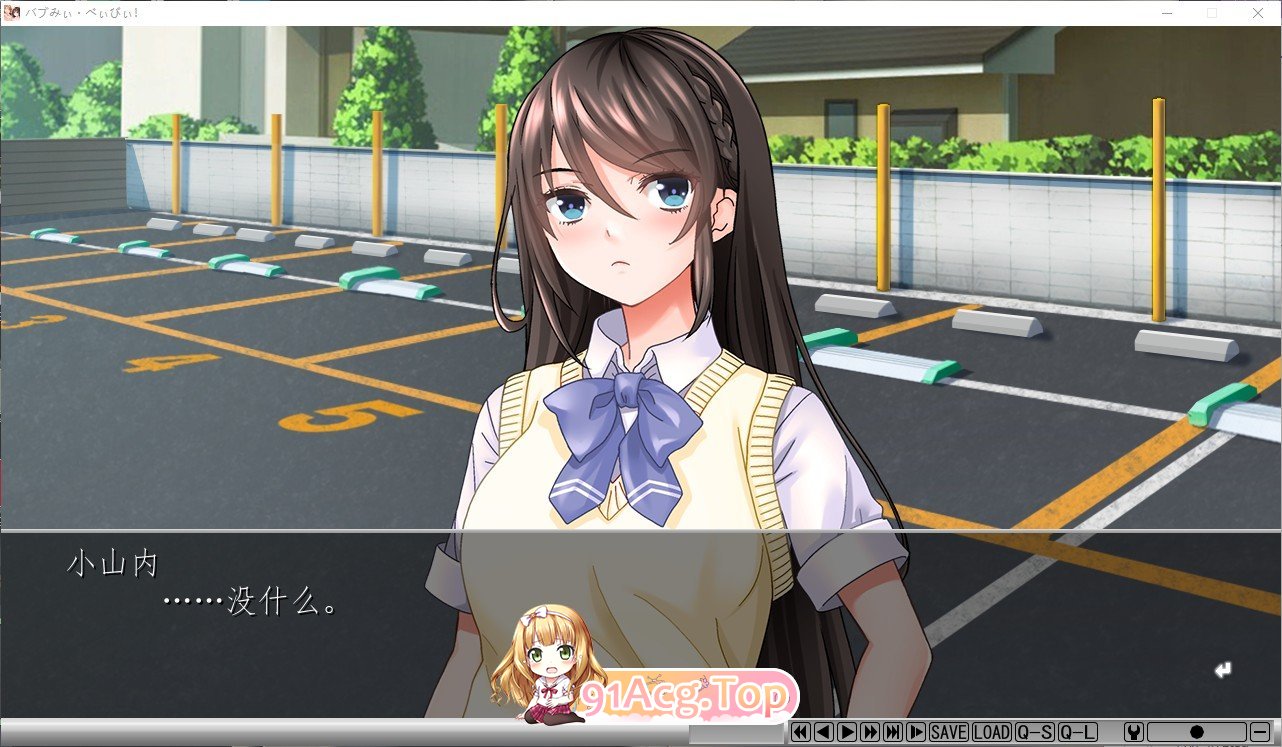Quick save using the Q-S button
The height and width of the screenshot is (747, 1282).
[x=1036, y=733]
